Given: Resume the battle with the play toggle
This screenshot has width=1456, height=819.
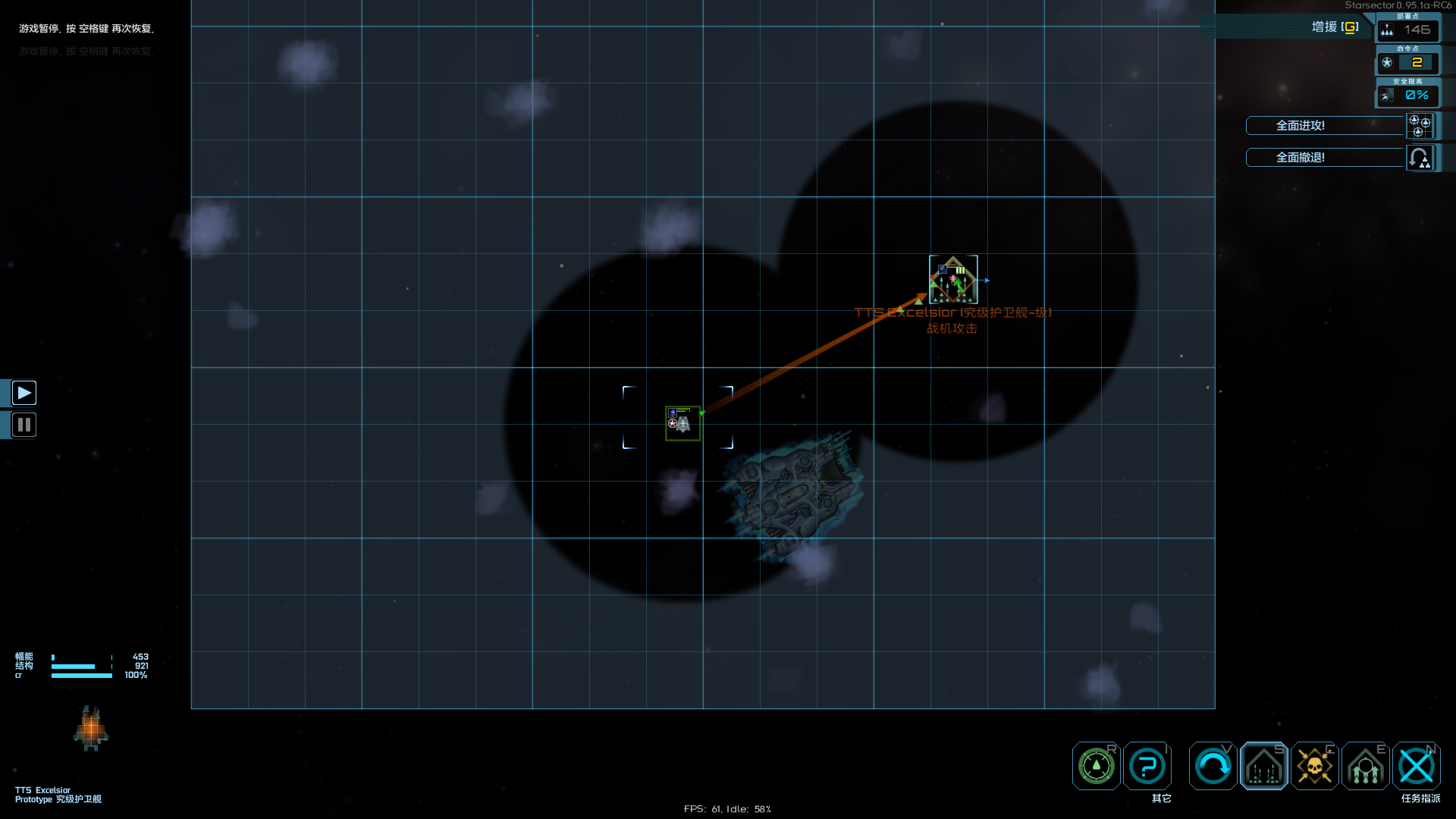Looking at the screenshot, I should coord(24,393).
